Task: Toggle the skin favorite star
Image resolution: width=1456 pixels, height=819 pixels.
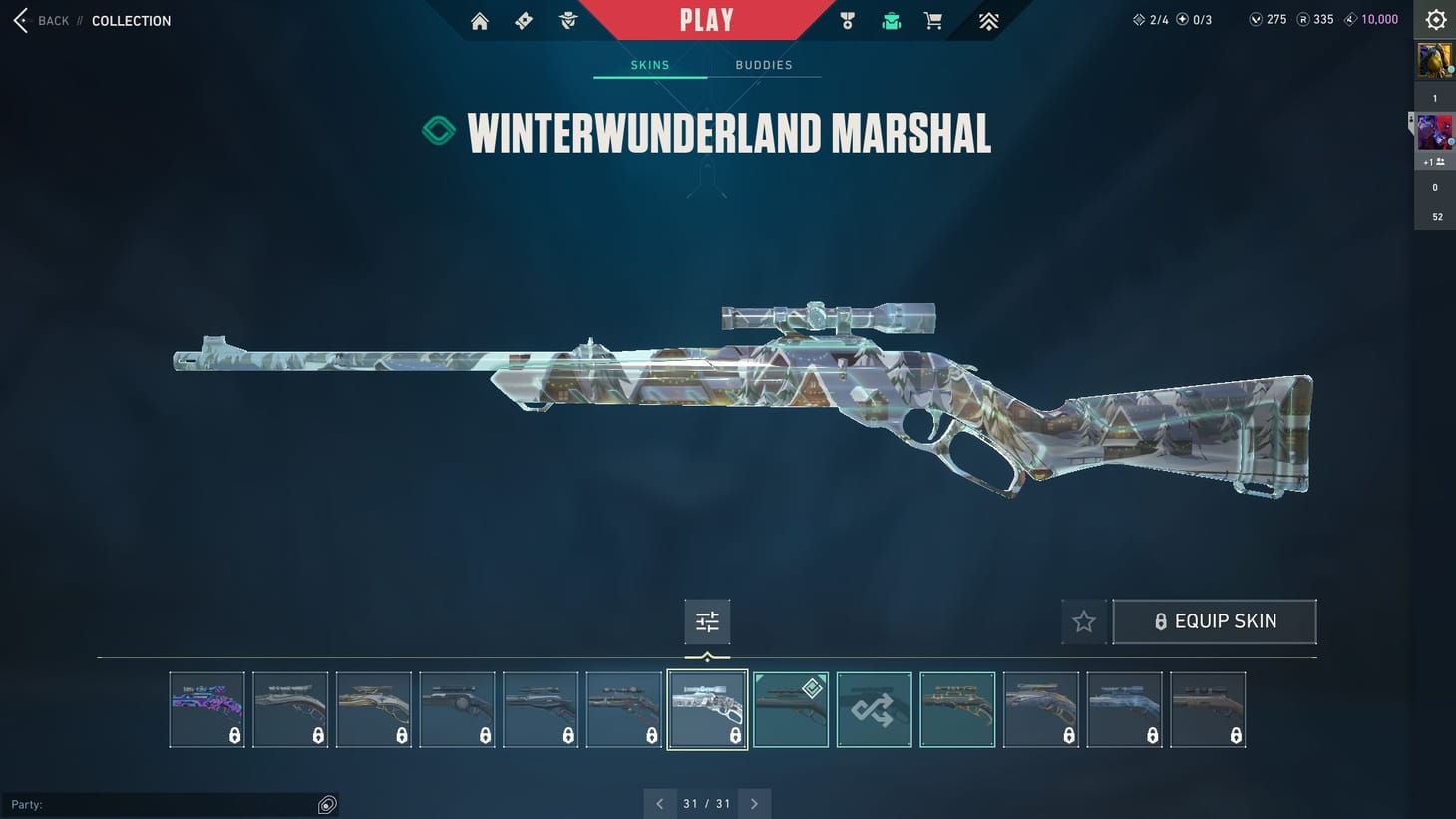Action: pyautogui.click(x=1083, y=620)
